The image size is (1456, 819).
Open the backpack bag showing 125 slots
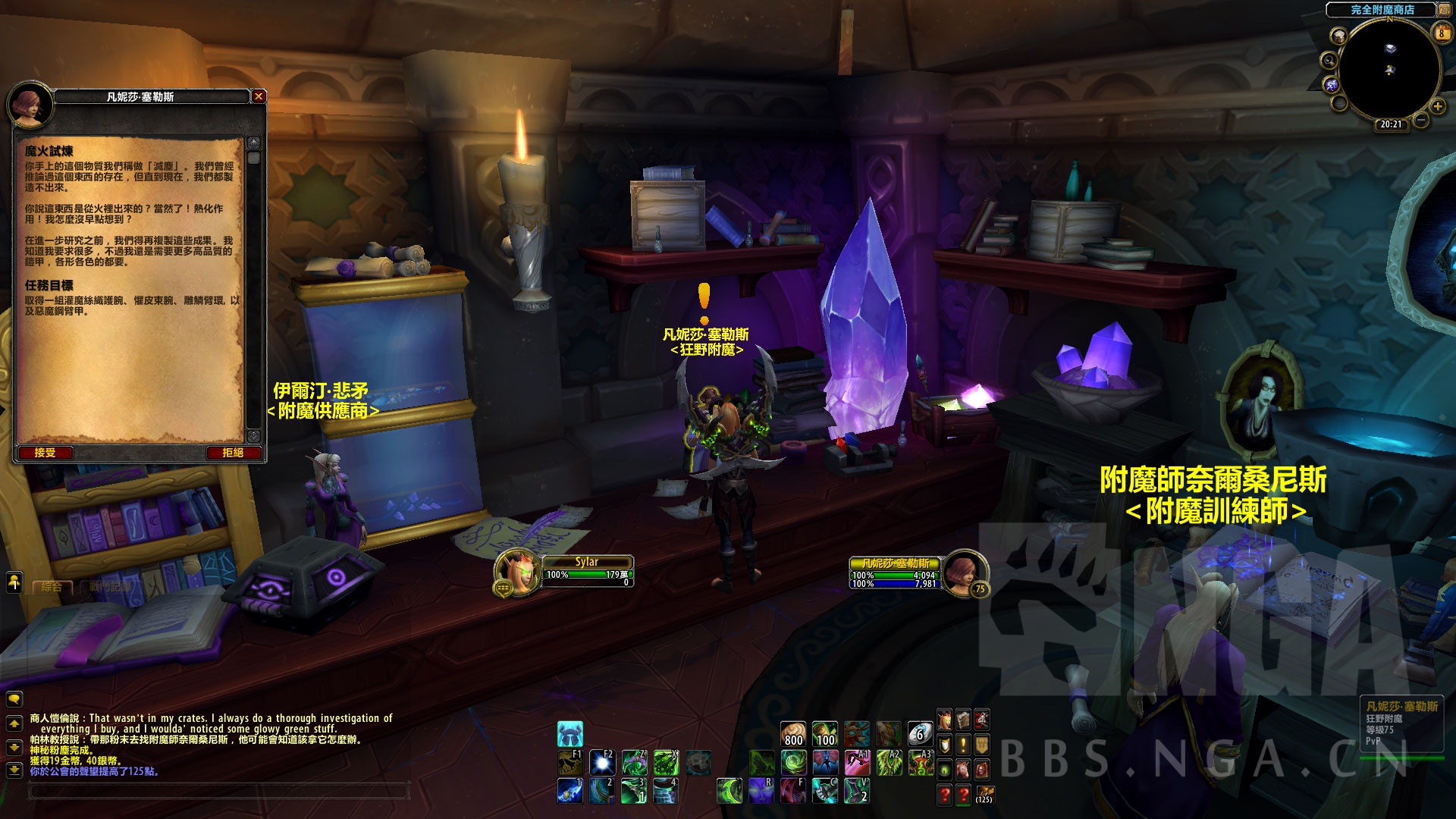click(983, 794)
